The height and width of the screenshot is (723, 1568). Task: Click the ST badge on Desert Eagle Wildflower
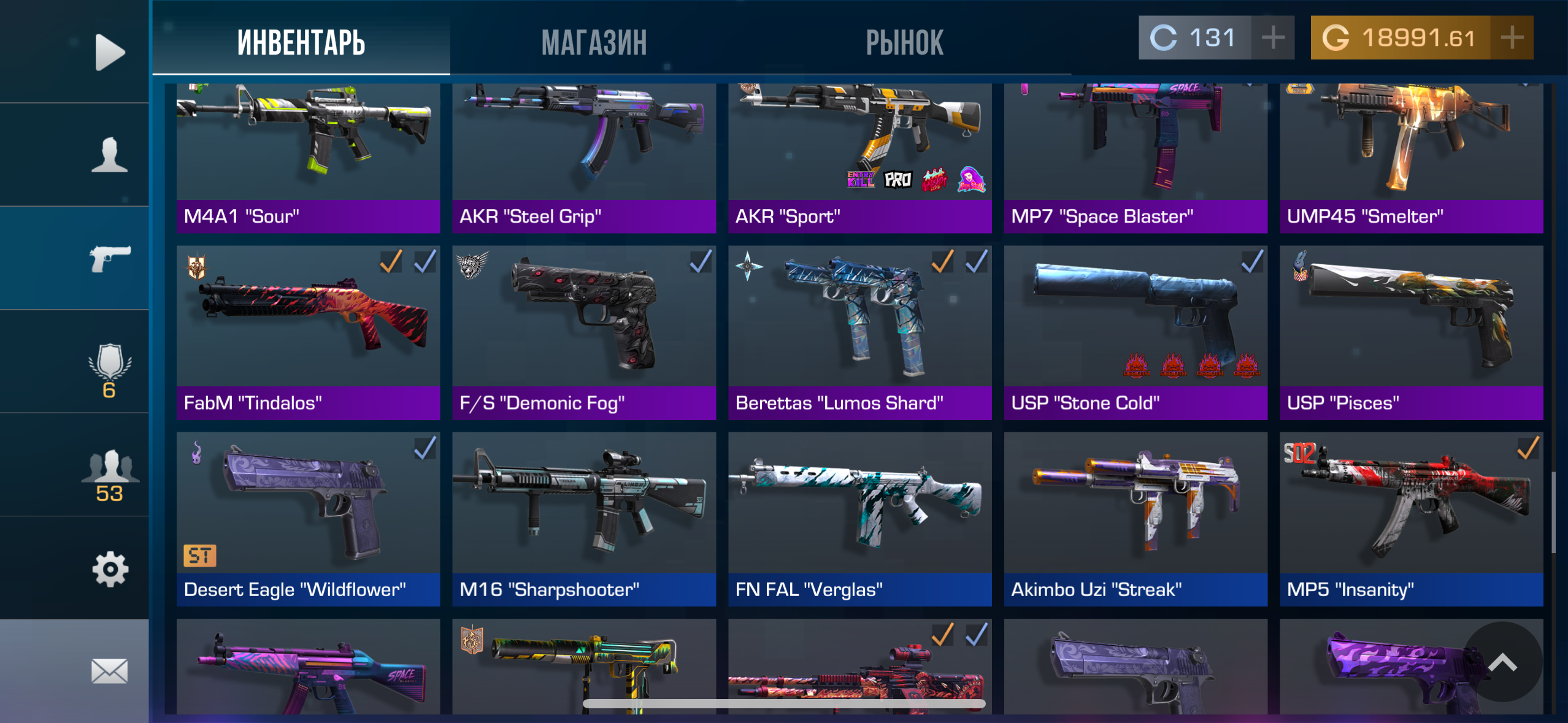click(199, 555)
